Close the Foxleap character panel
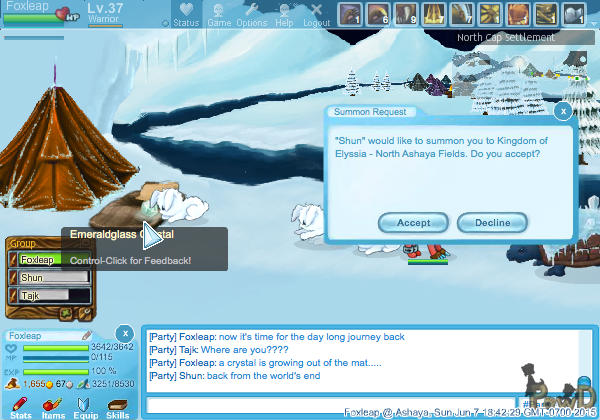The width and height of the screenshot is (600, 420). tap(124, 332)
